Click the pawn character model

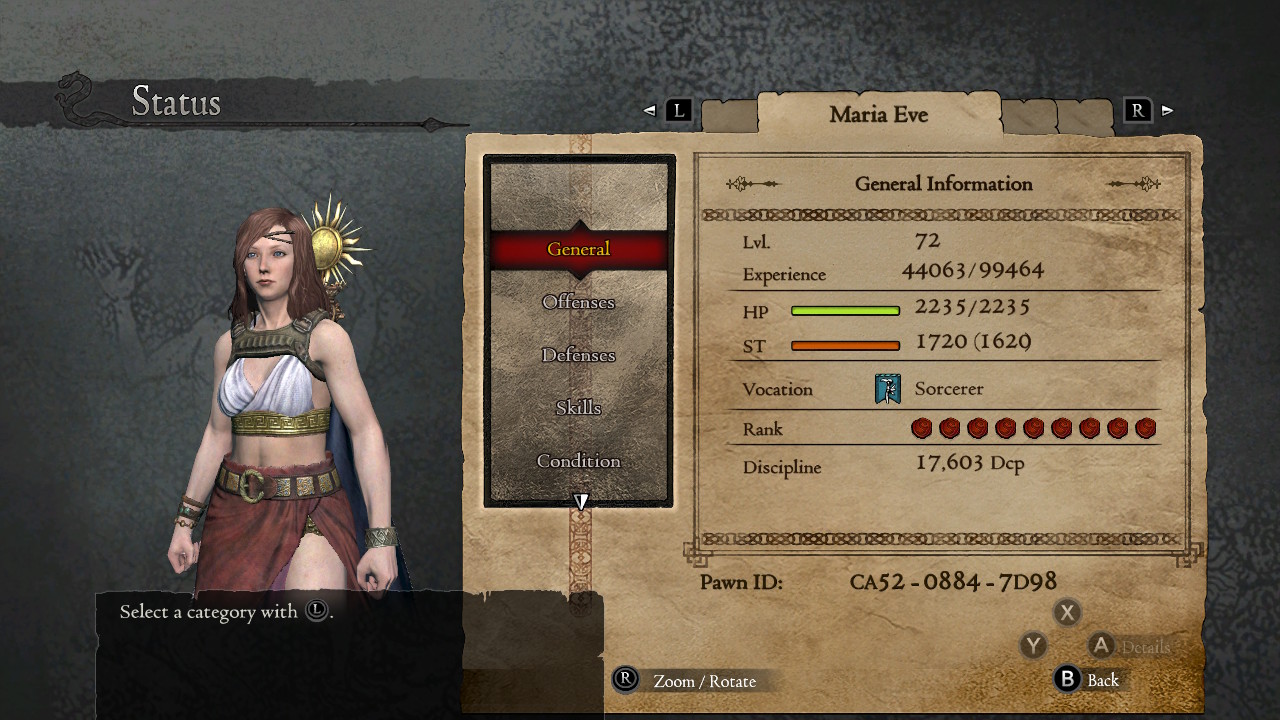pos(270,400)
